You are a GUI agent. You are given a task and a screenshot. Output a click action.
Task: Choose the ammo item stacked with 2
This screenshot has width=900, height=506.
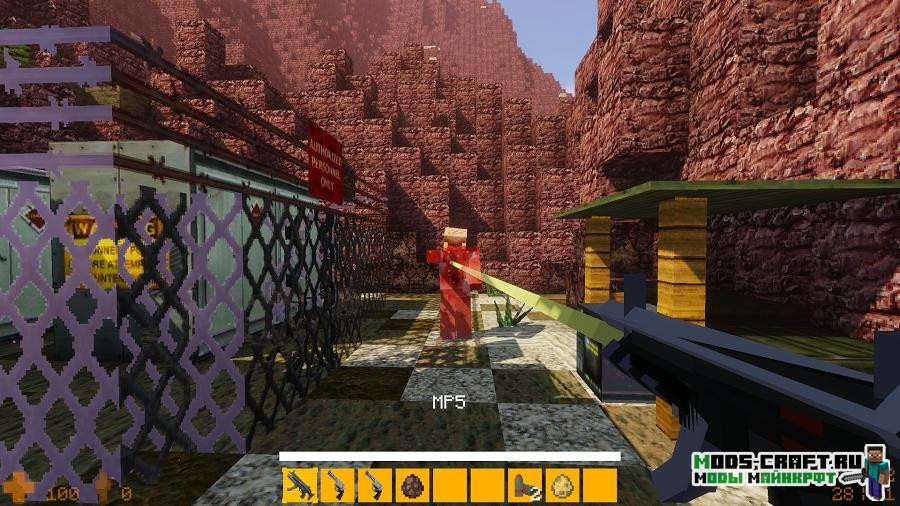(525, 485)
